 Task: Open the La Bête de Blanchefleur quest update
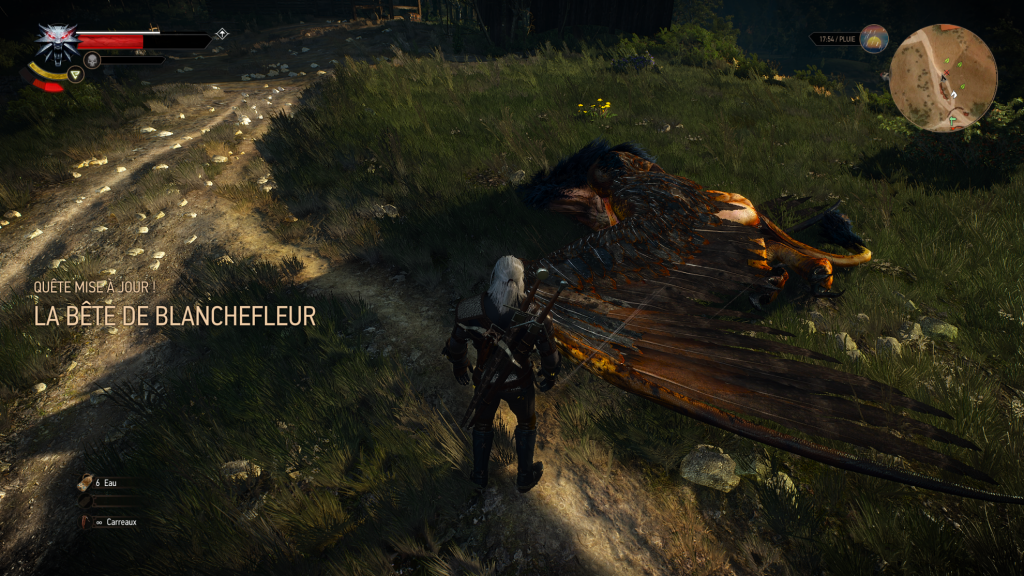point(175,317)
